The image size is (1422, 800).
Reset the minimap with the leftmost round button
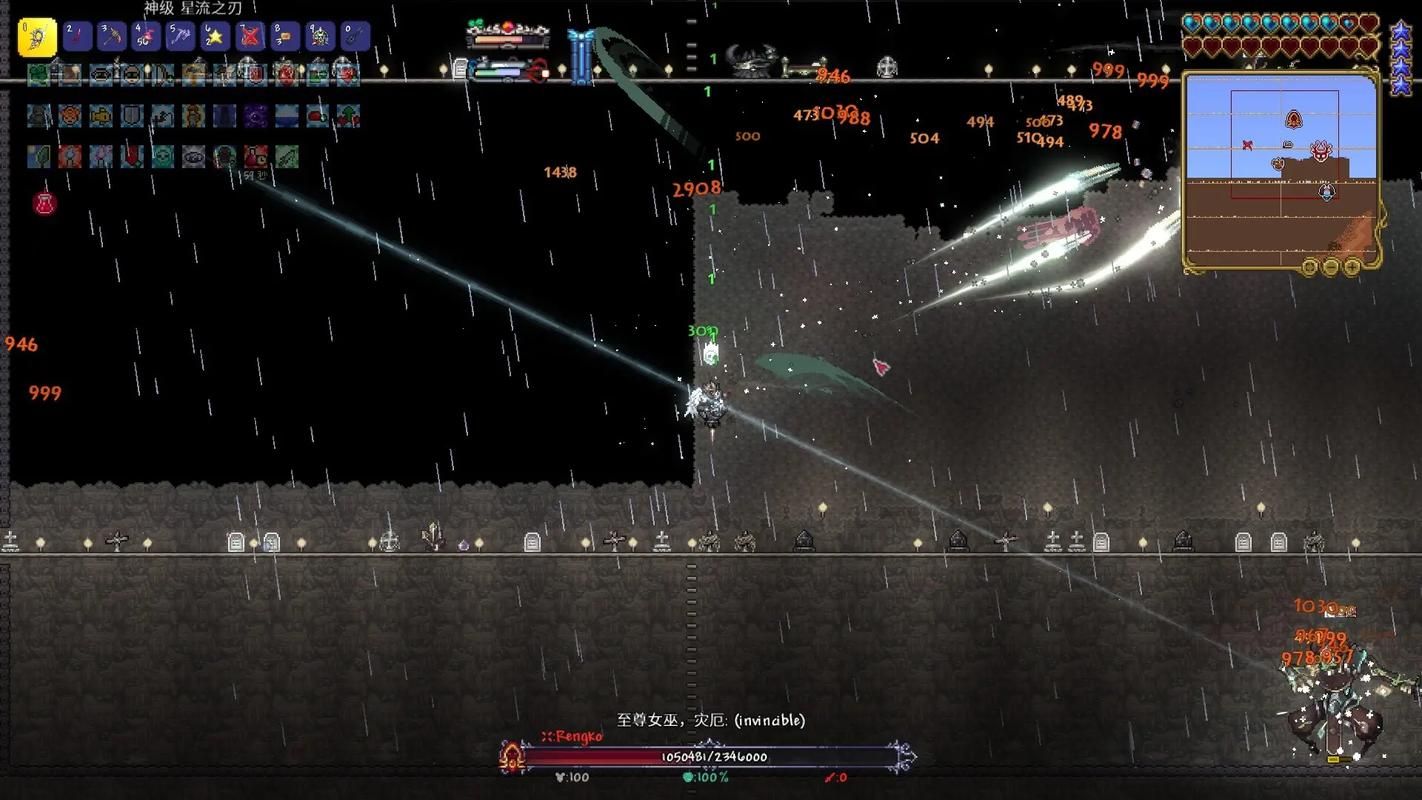[x=1310, y=267]
